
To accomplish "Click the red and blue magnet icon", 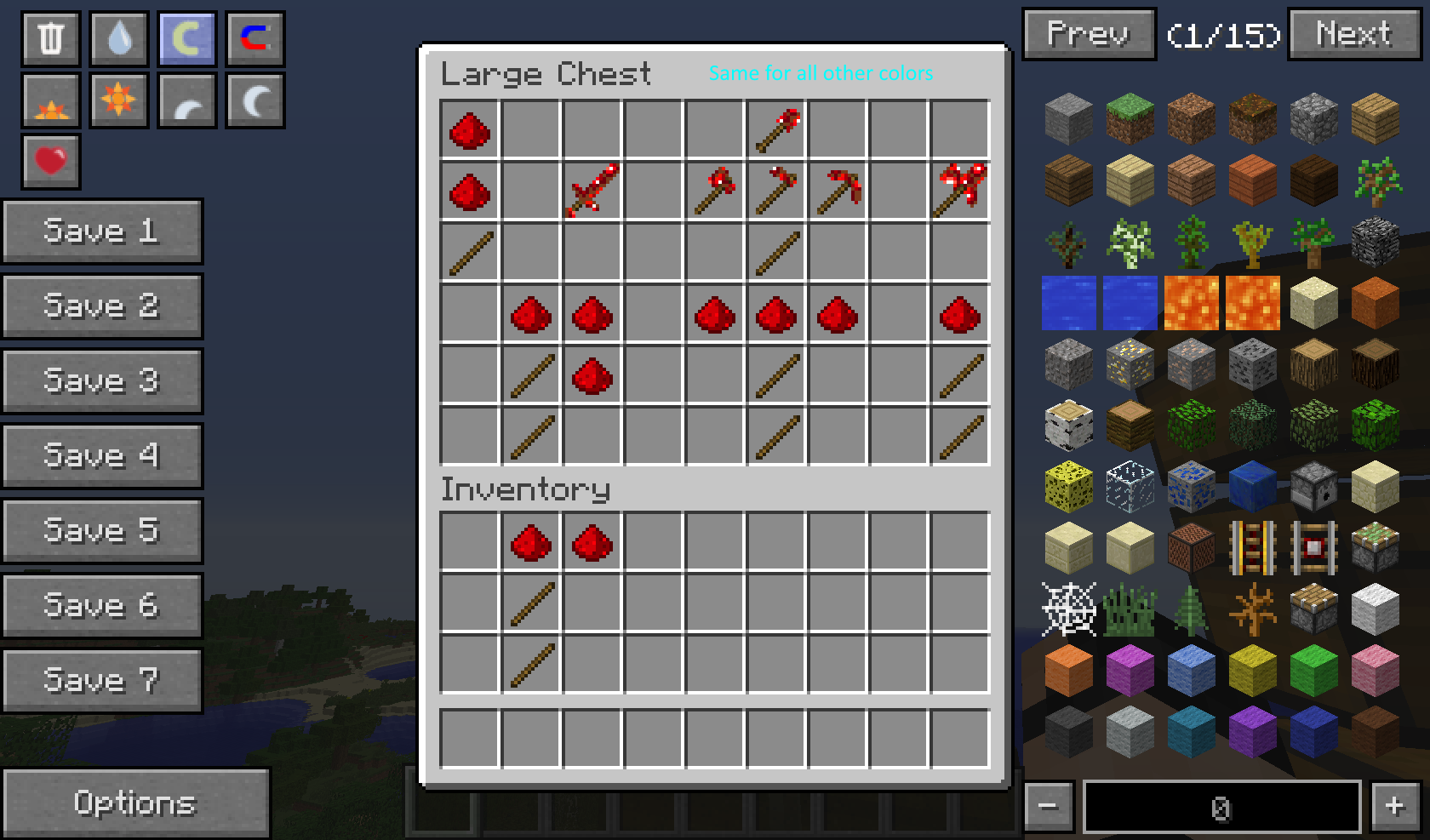I will [255, 38].
